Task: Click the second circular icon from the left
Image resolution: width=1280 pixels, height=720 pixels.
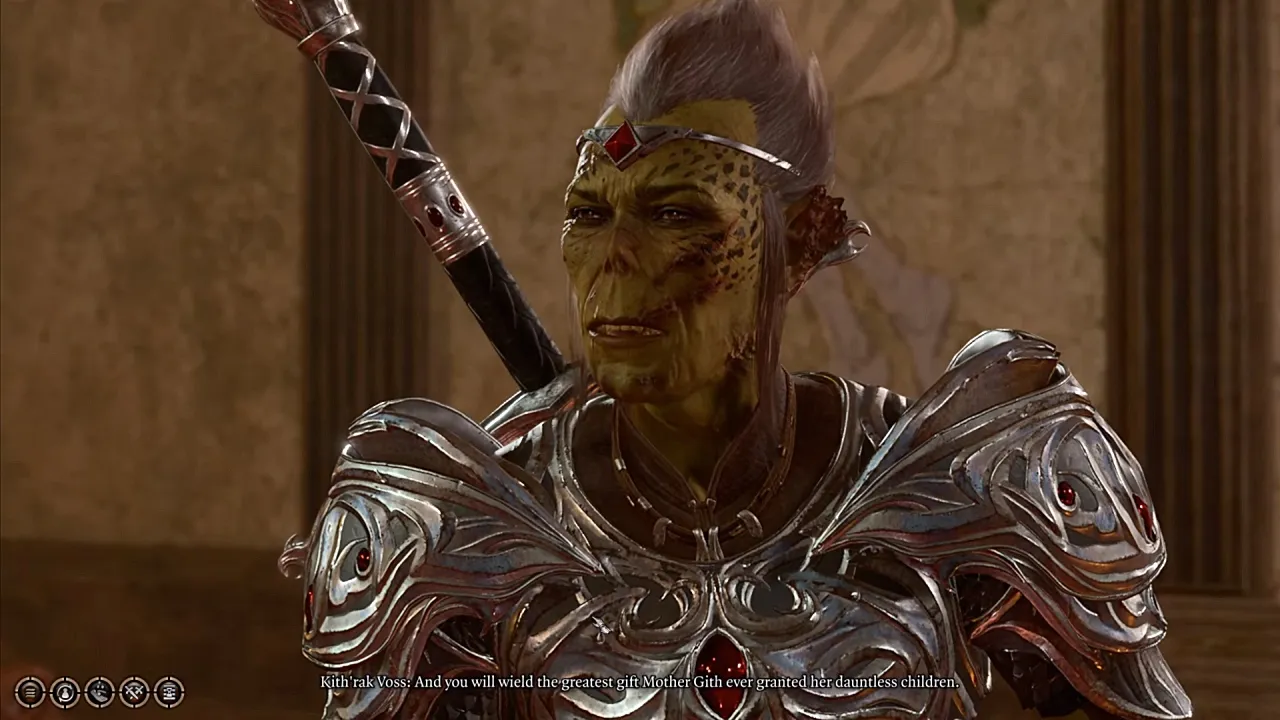Action: coord(64,692)
